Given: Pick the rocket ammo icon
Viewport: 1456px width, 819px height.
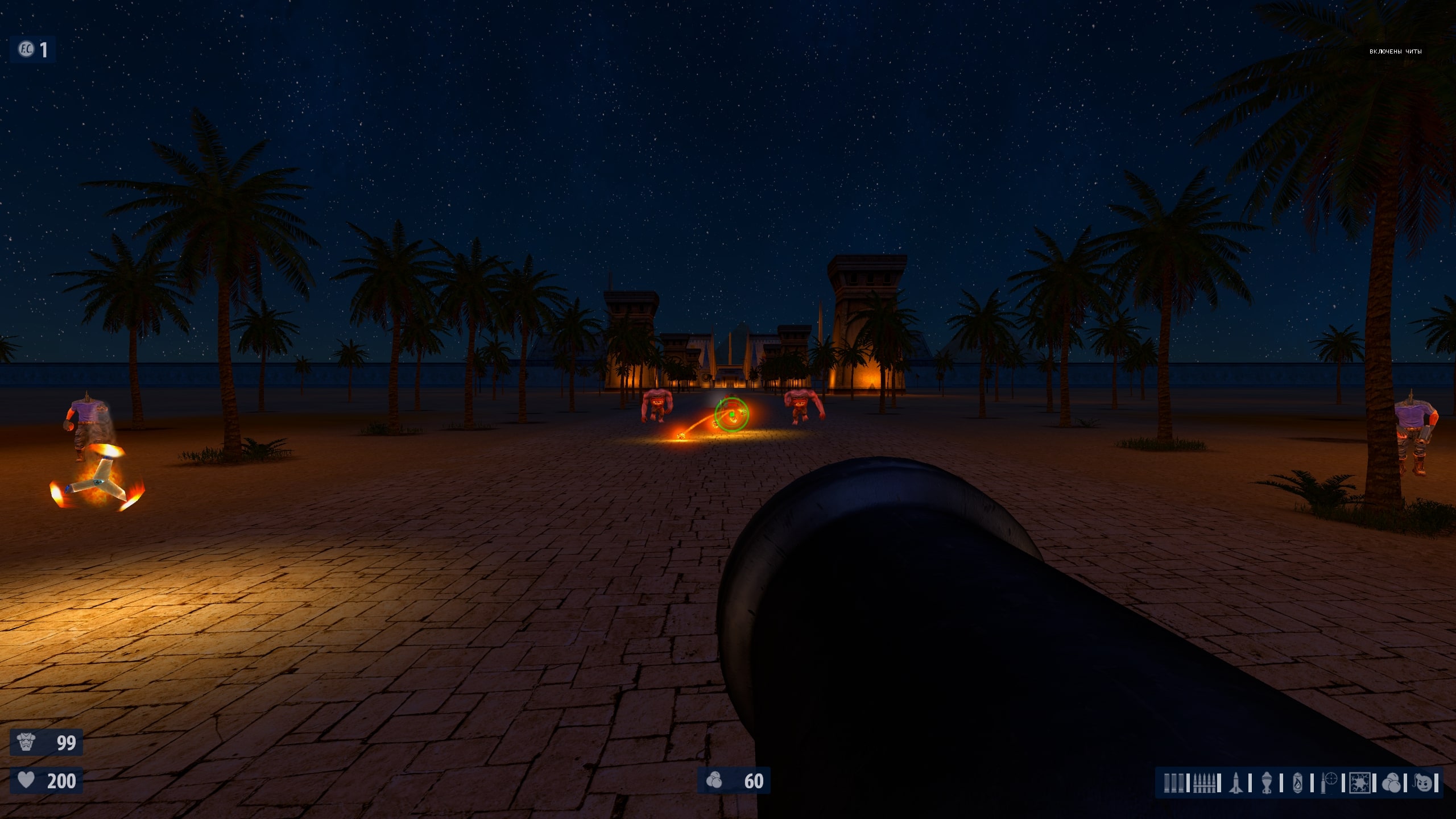Looking at the screenshot, I should click(1235, 783).
